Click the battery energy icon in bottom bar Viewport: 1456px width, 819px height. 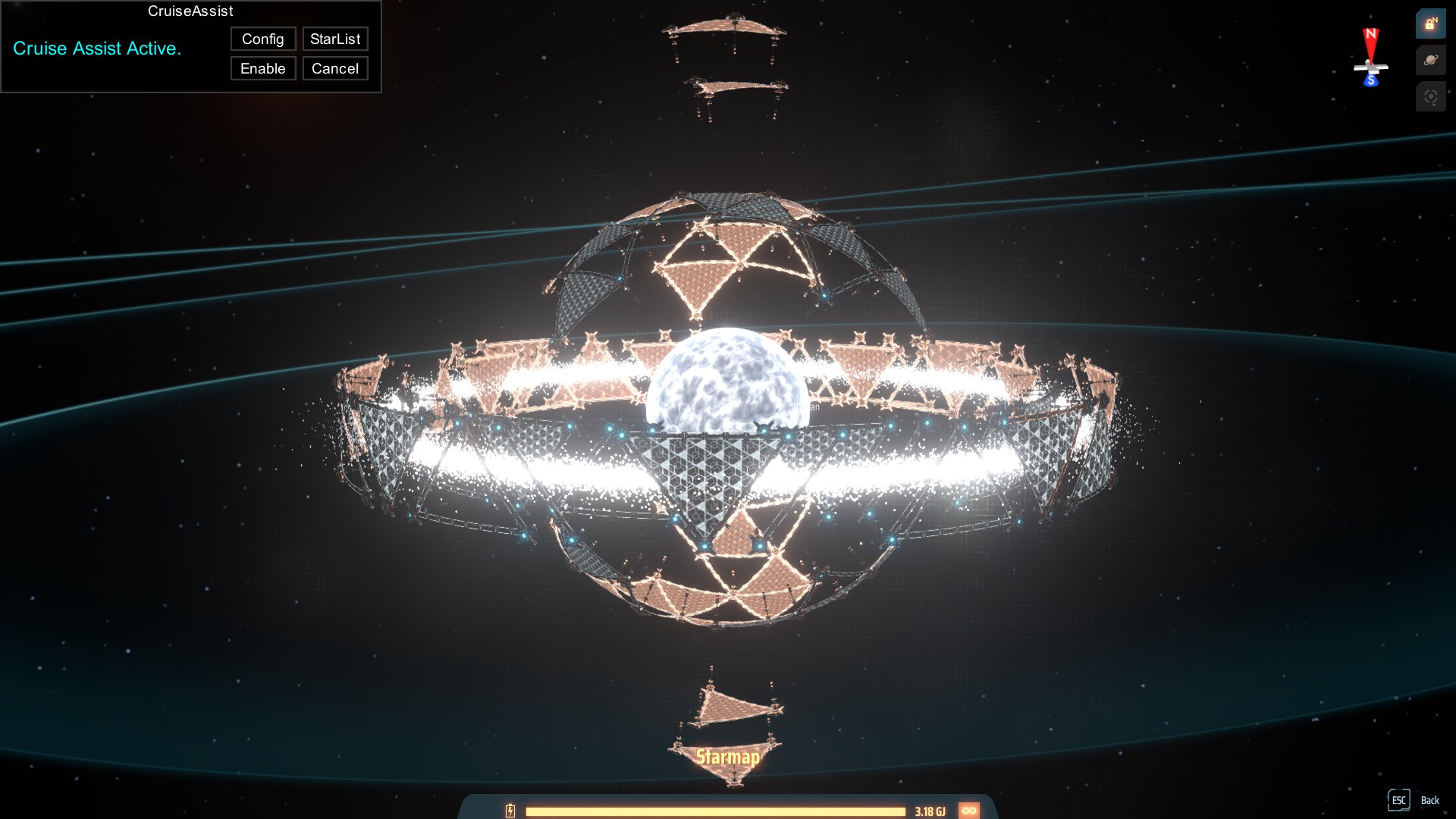pyautogui.click(x=510, y=811)
